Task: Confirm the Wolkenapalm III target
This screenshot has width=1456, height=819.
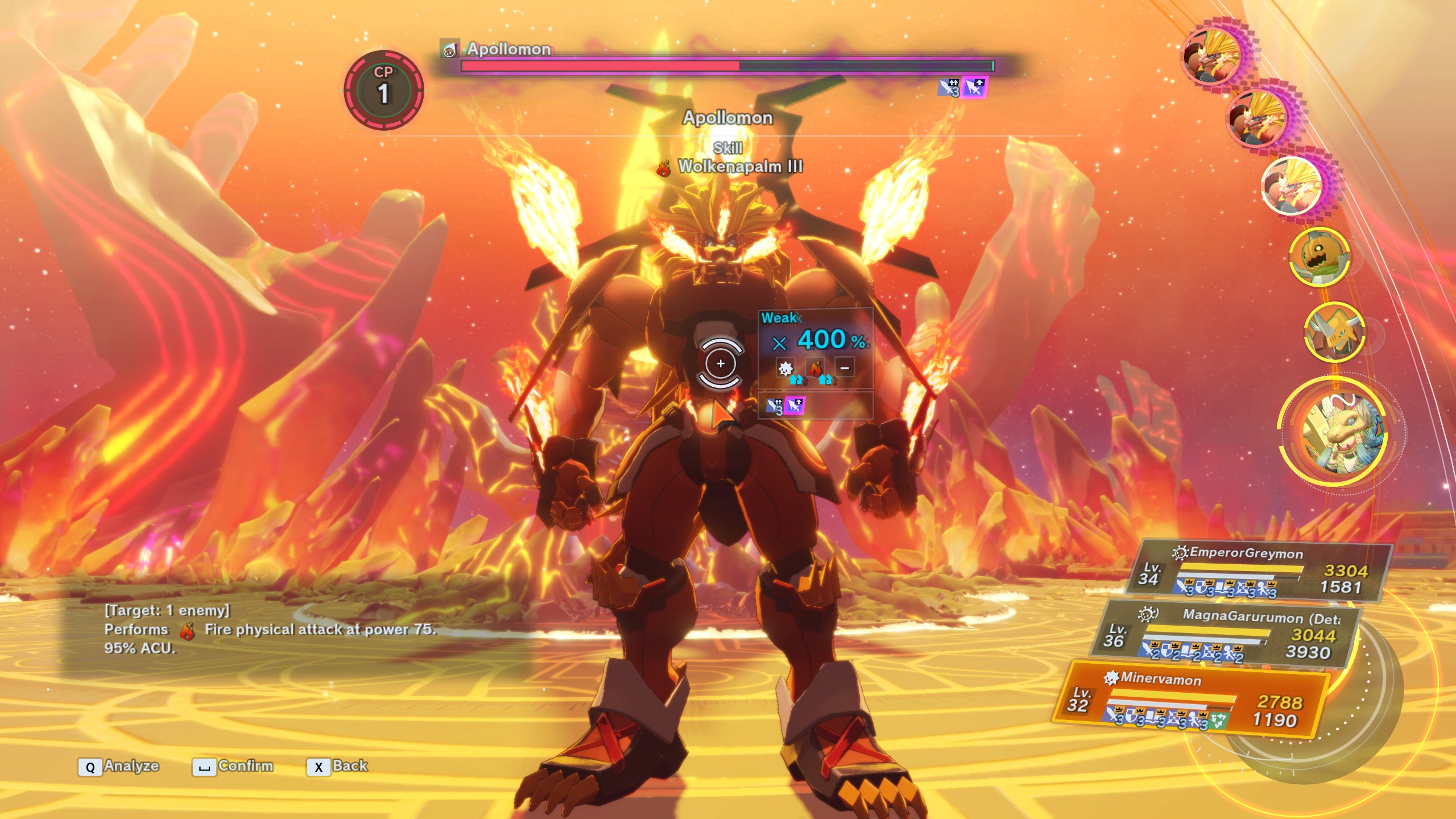Action: pos(233,767)
